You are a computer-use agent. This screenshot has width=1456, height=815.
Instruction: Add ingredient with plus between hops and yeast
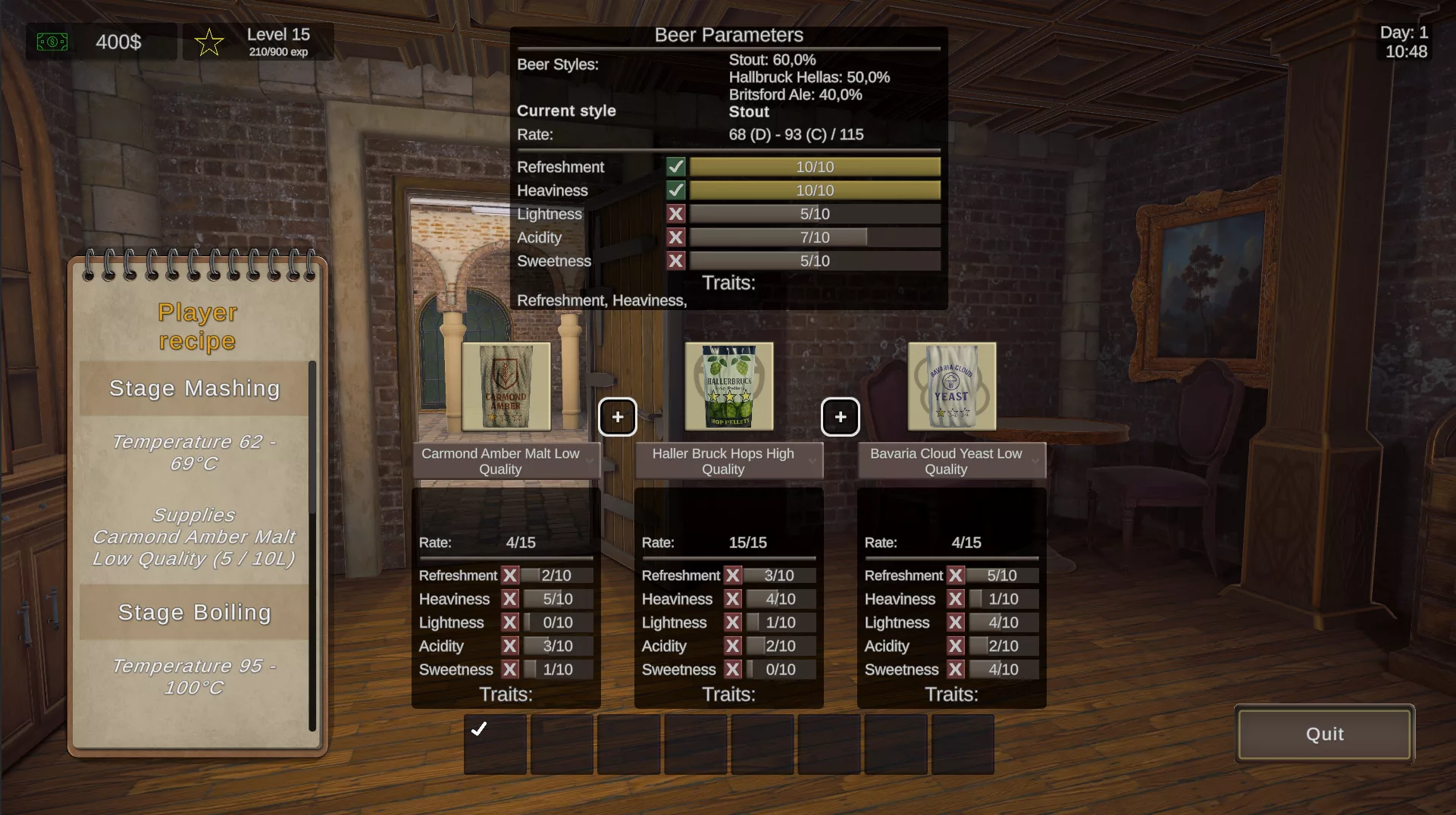[x=841, y=417]
